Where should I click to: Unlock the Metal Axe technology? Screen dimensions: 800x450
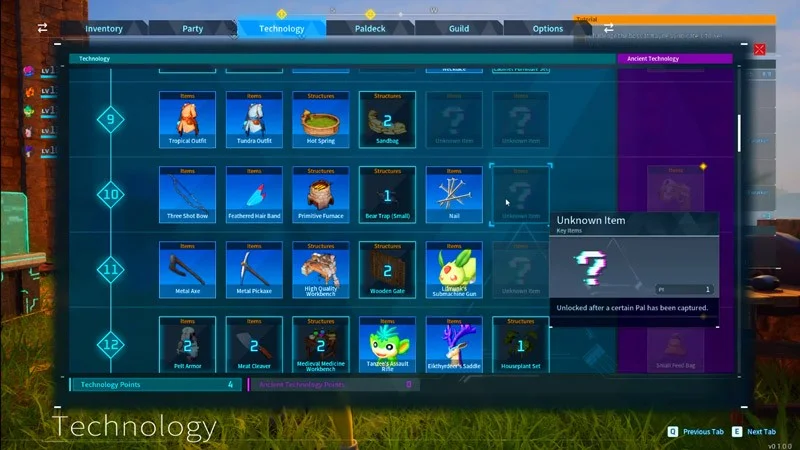187,269
